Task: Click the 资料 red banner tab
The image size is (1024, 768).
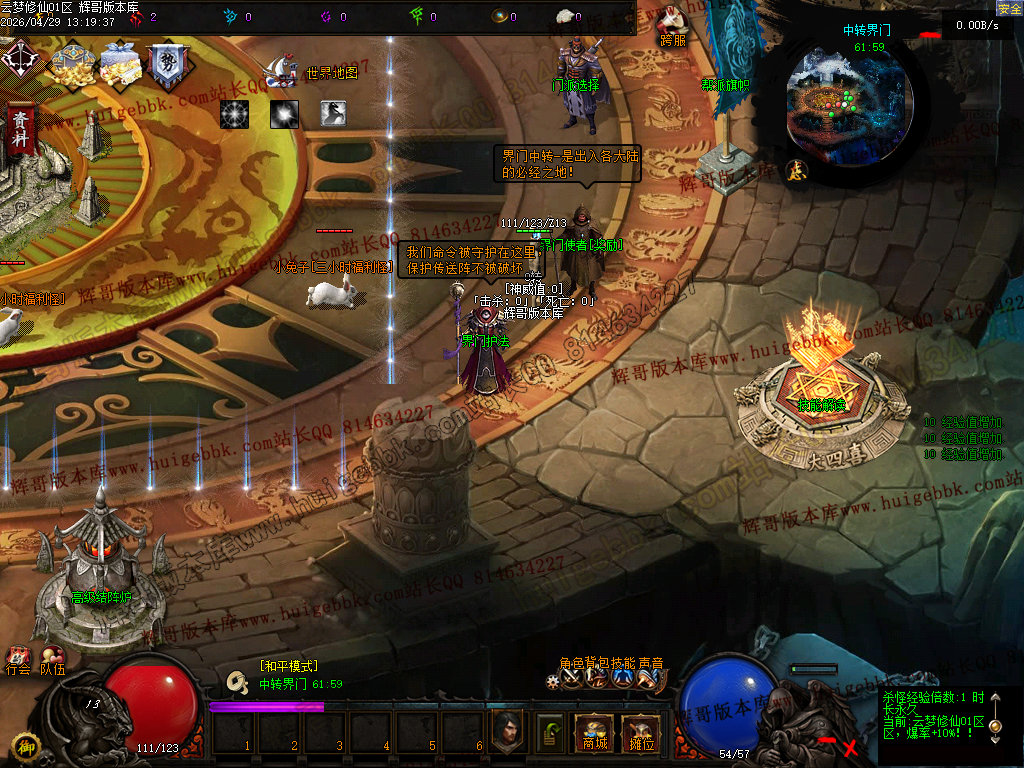Action: 19,130
